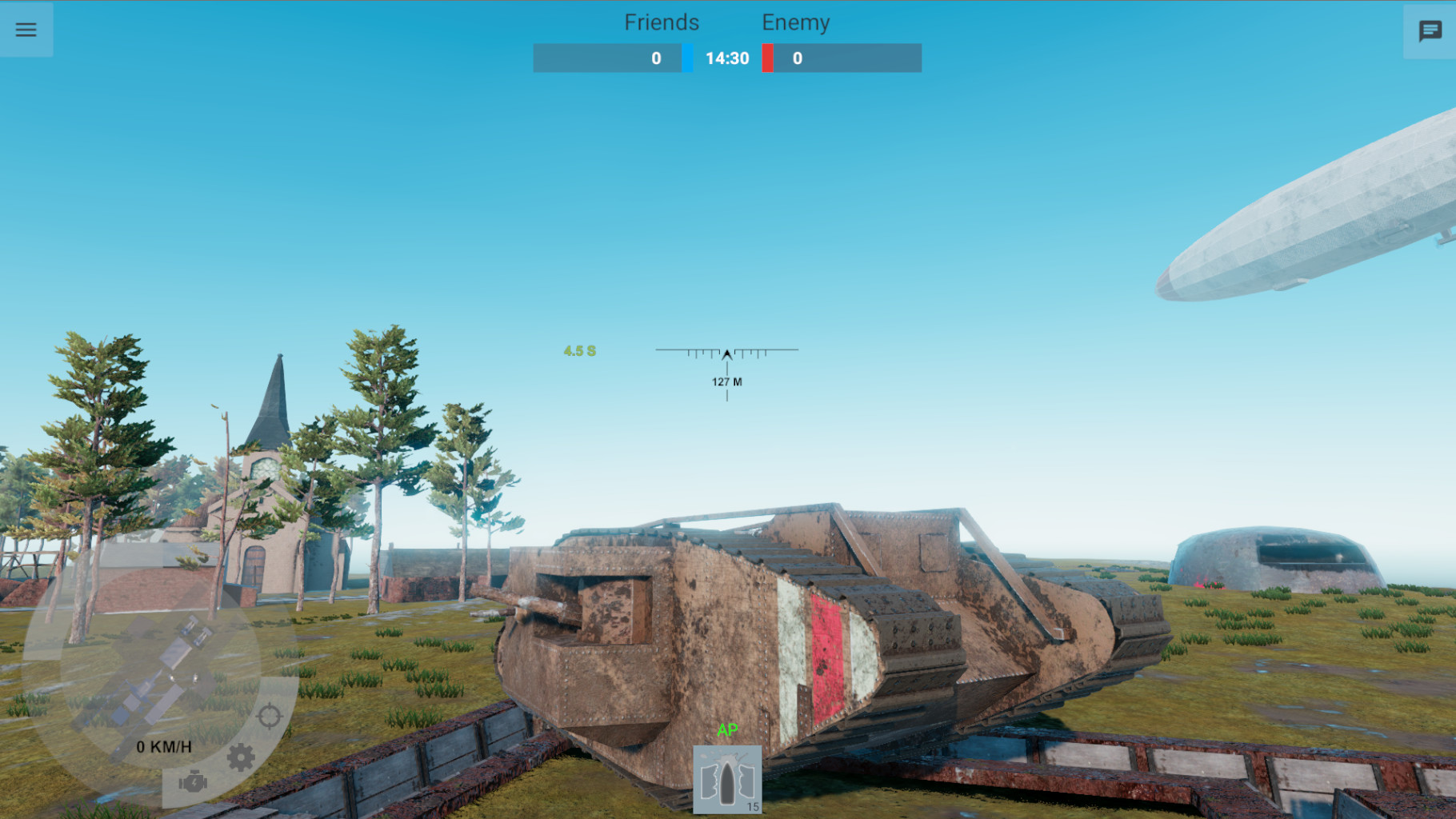The height and width of the screenshot is (819, 1456).
Task: Click the gear icon on the tank dial
Action: tap(241, 757)
